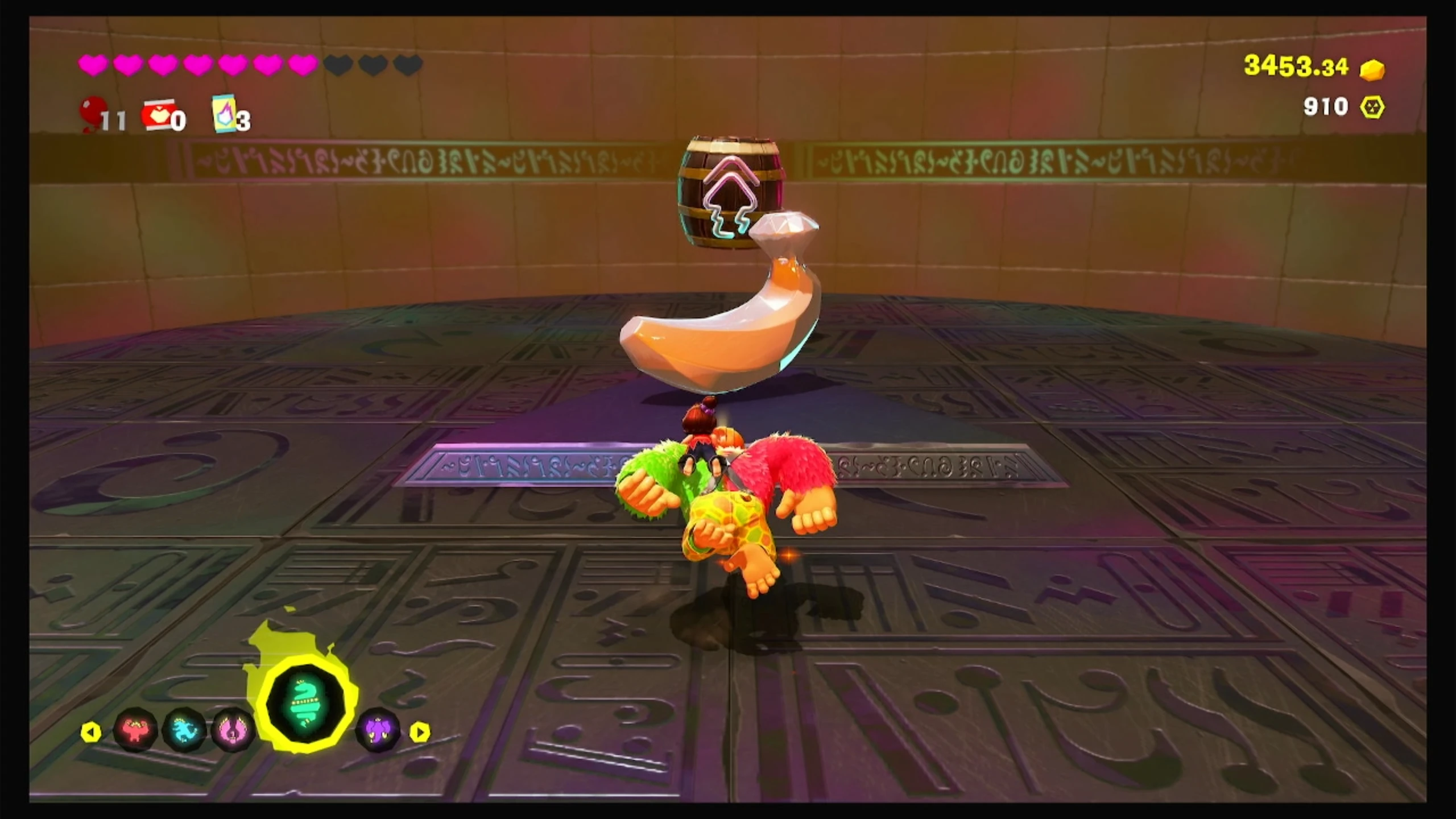Click the right arrow of the Bananza selector
This screenshot has height=819, width=1456.
pos(420,732)
